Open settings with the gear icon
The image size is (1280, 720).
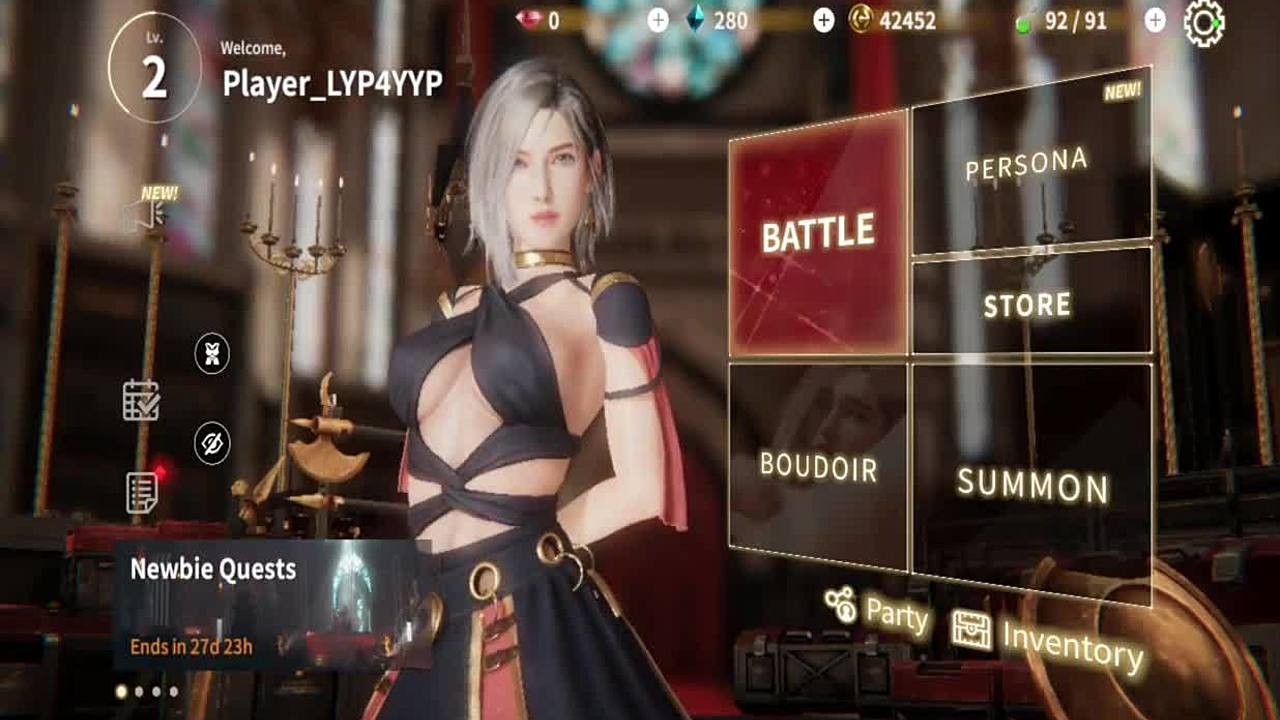1203,22
